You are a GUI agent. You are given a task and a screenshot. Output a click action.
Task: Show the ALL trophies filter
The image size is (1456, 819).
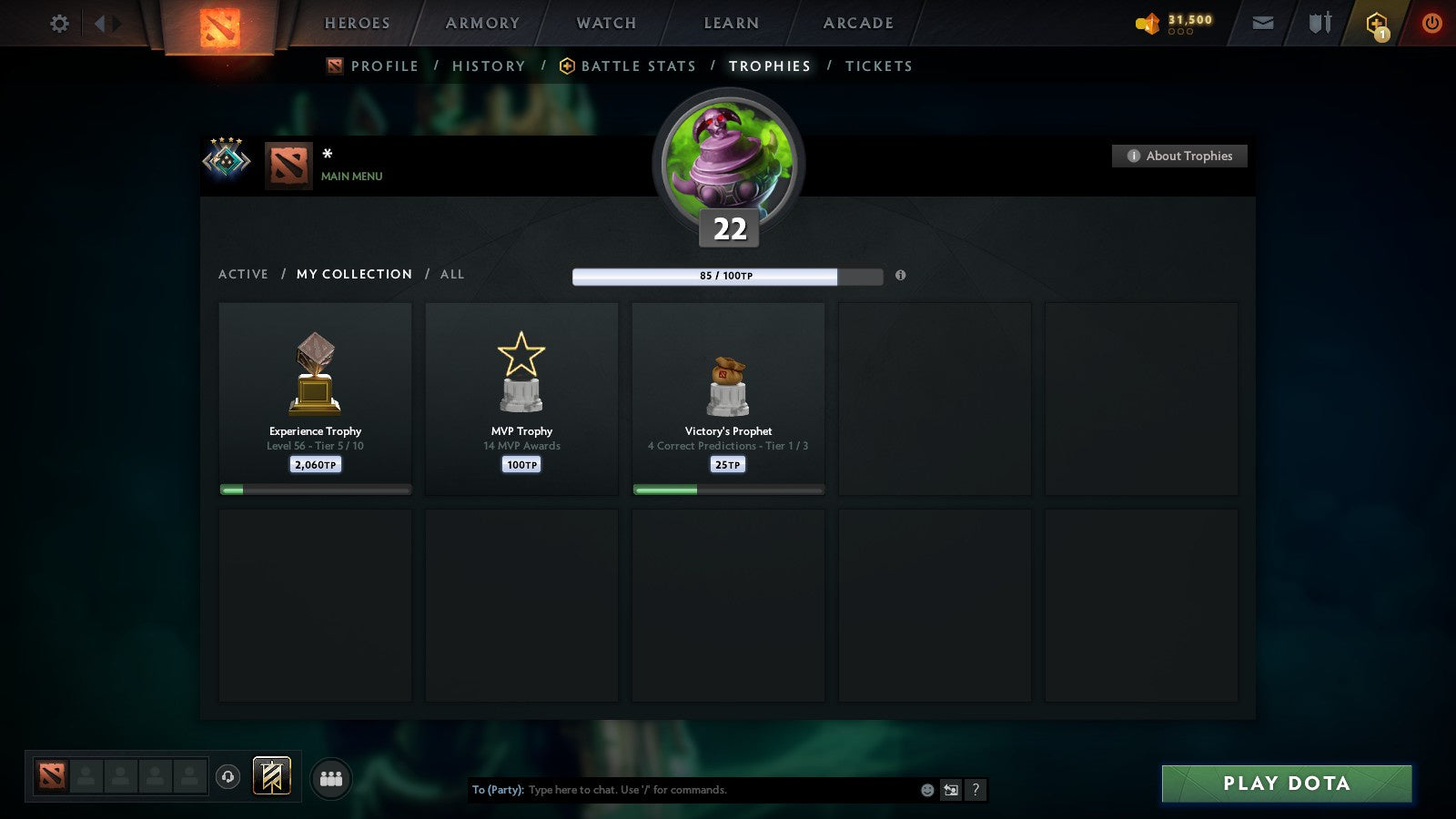(452, 274)
